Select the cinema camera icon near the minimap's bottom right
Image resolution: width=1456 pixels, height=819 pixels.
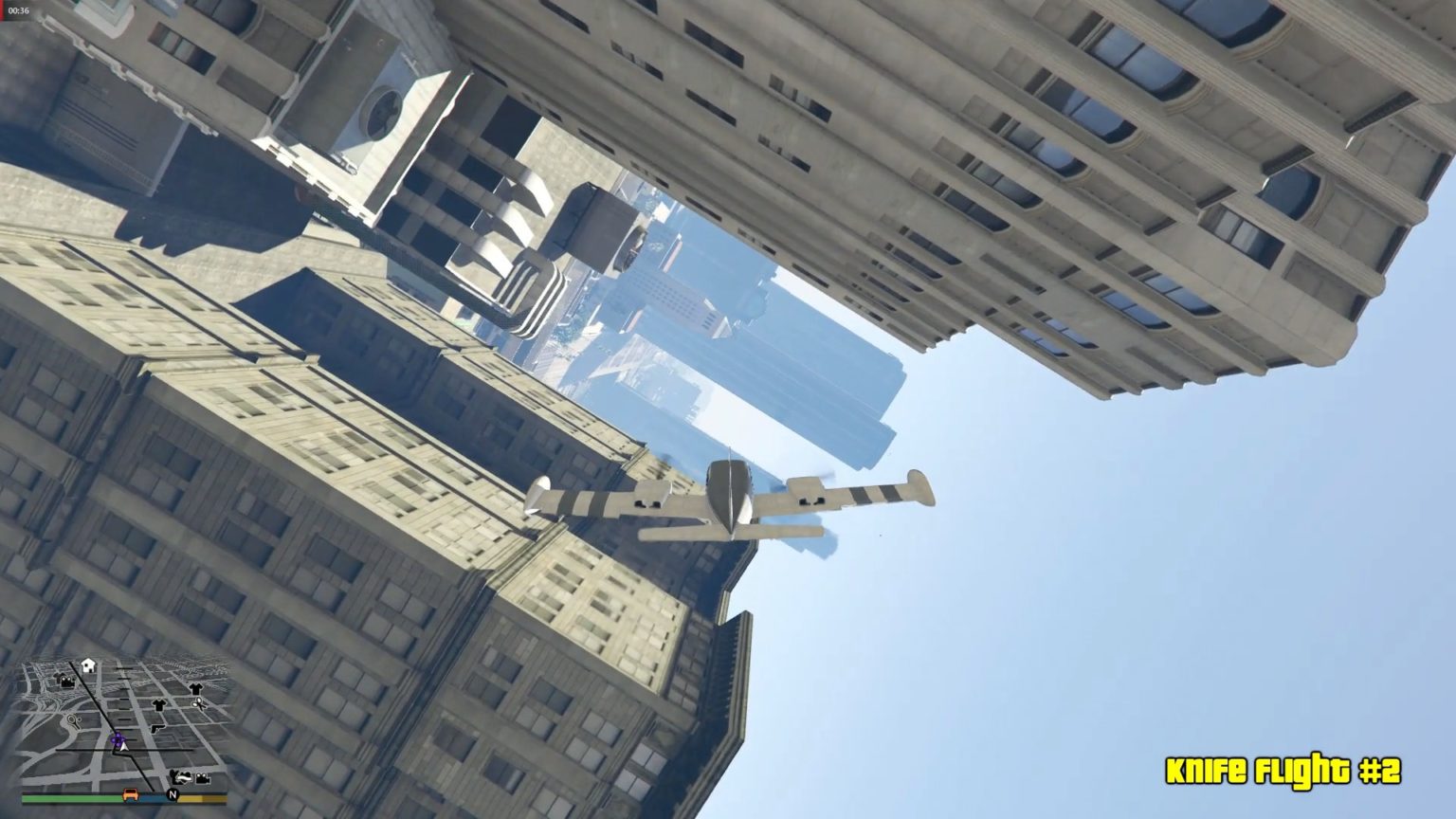click(203, 778)
